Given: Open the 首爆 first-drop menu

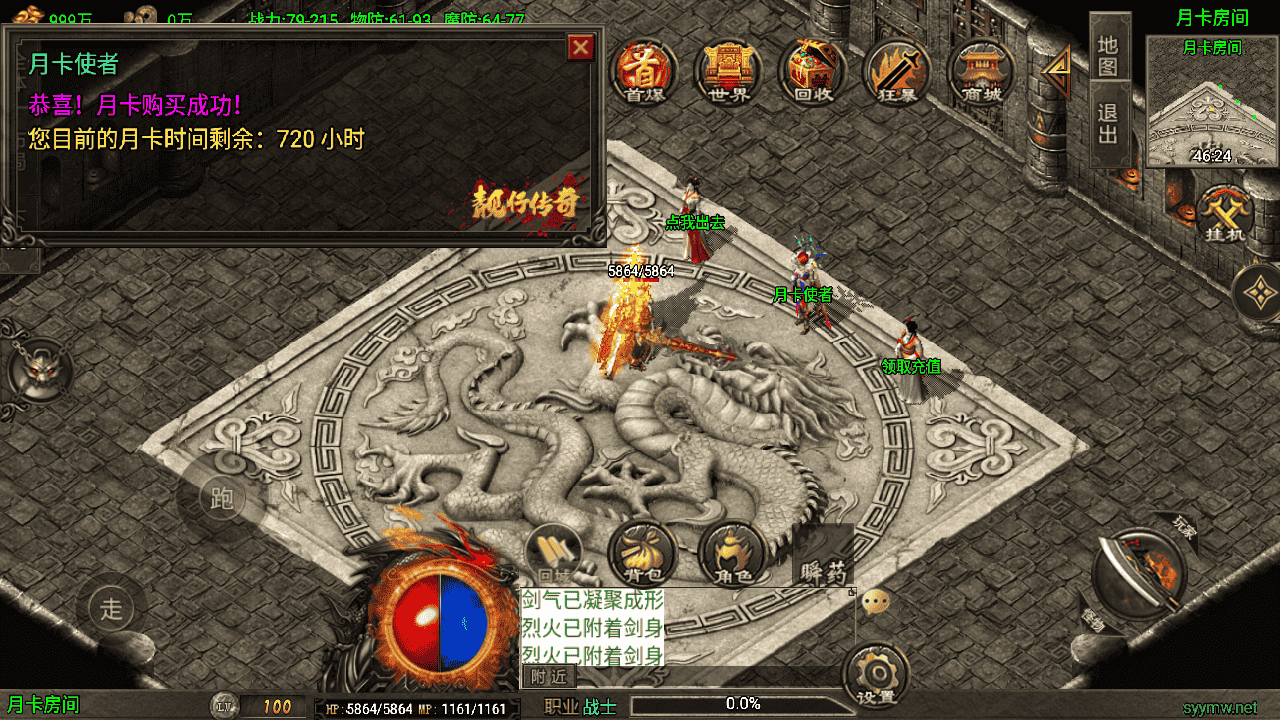Looking at the screenshot, I should 645,70.
